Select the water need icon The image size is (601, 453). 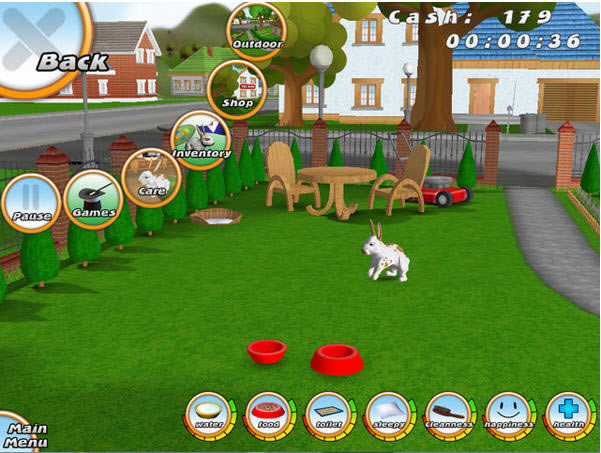click(210, 414)
